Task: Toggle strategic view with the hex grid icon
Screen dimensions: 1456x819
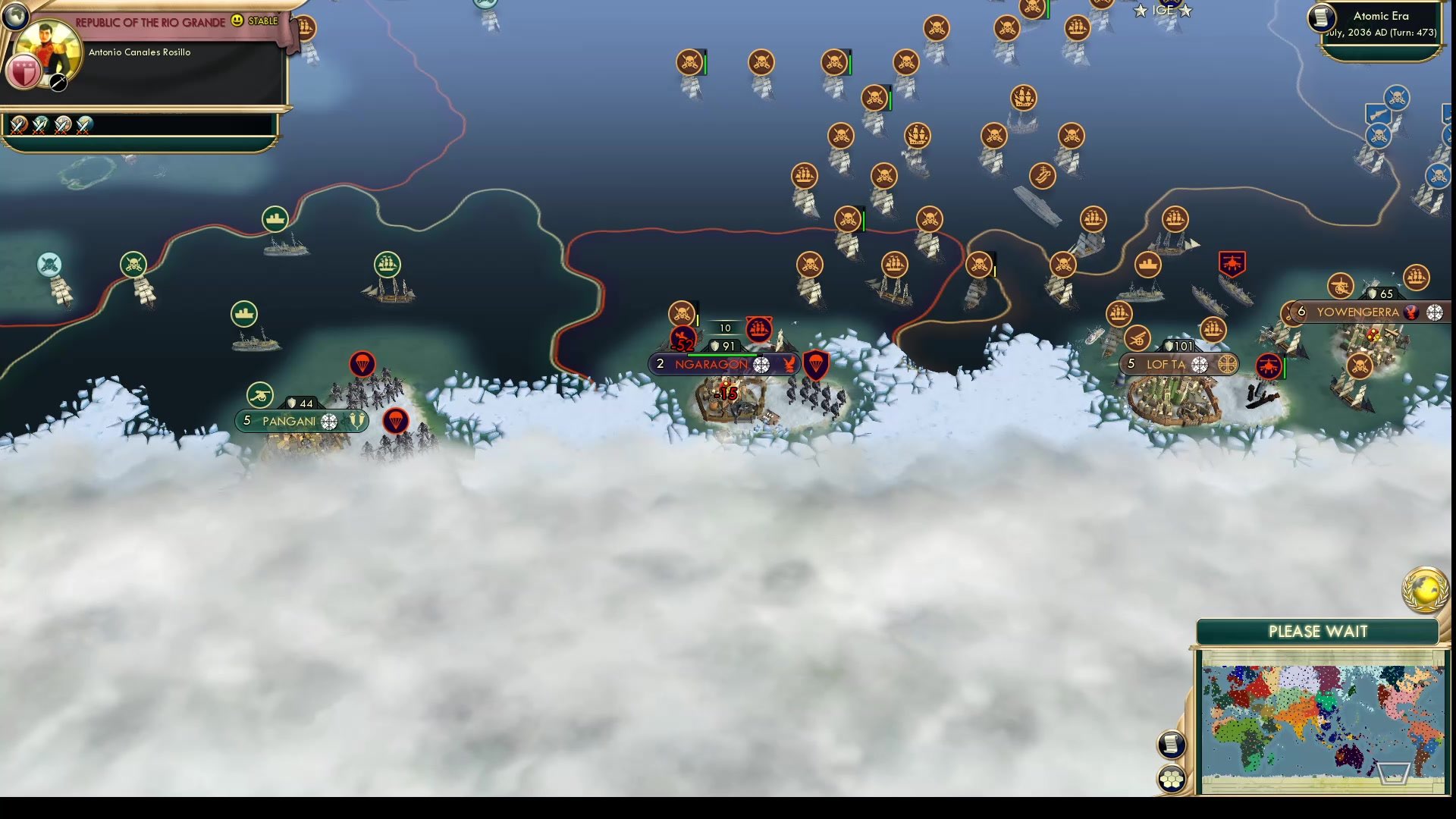Action: (x=1172, y=777)
